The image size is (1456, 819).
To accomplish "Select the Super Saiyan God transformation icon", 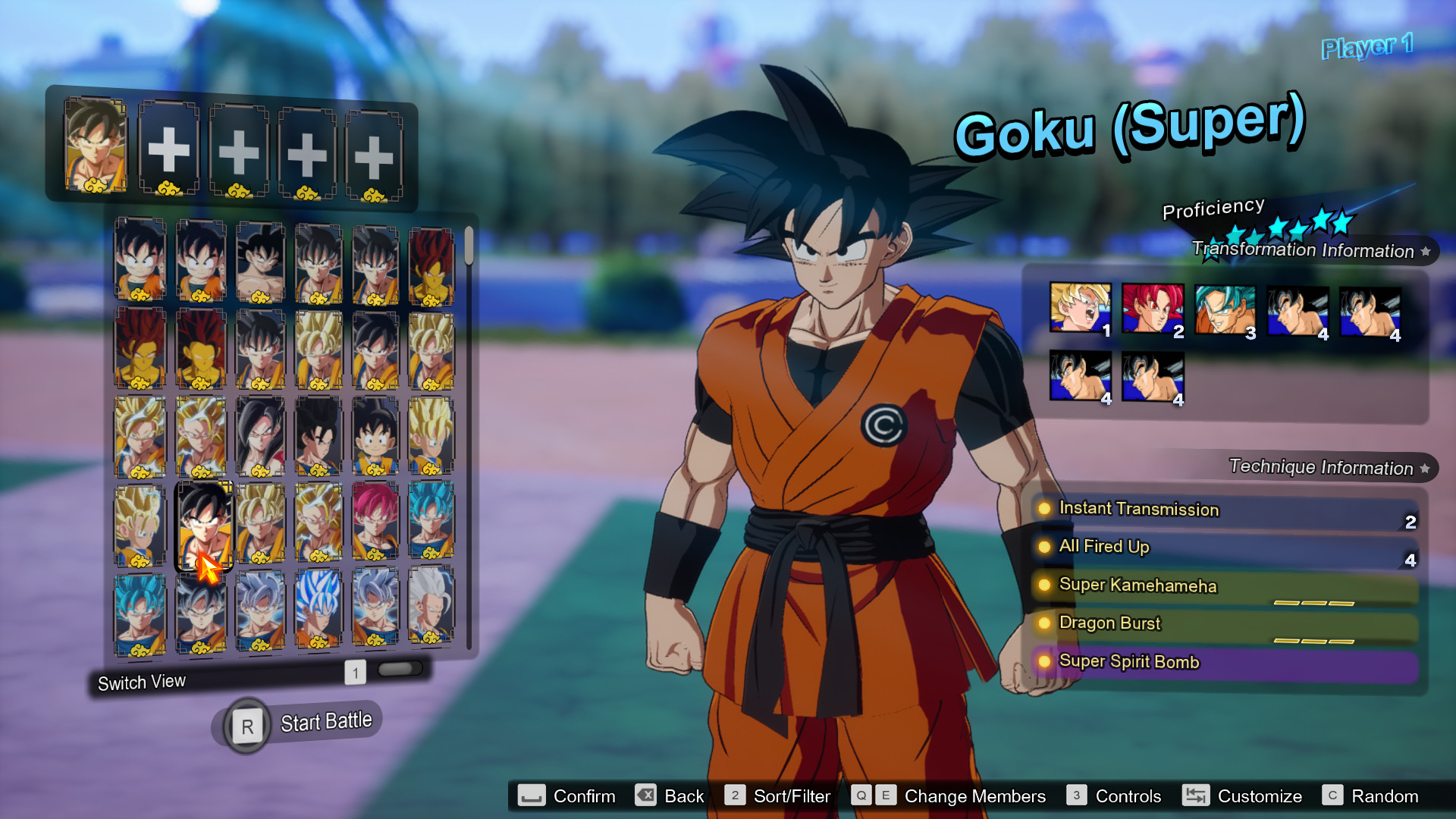I will pos(1153,309).
